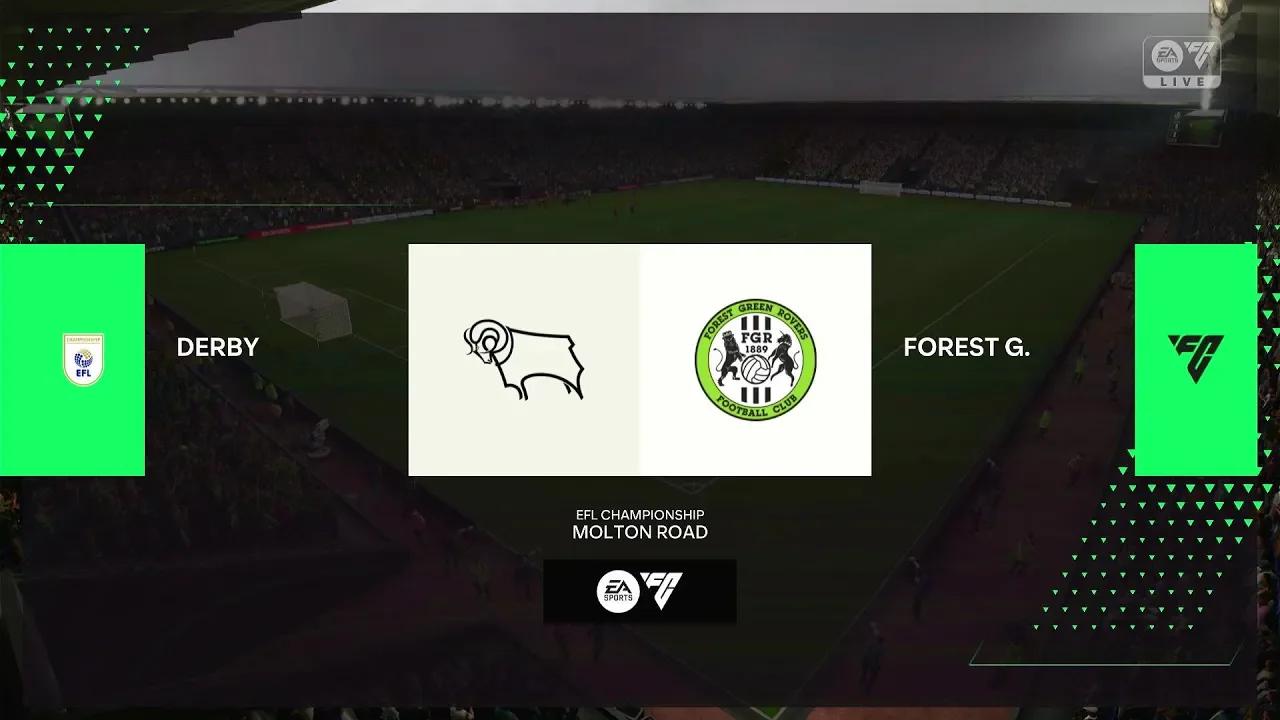
Task: Select the DERBY team name label
Action: (x=217, y=348)
